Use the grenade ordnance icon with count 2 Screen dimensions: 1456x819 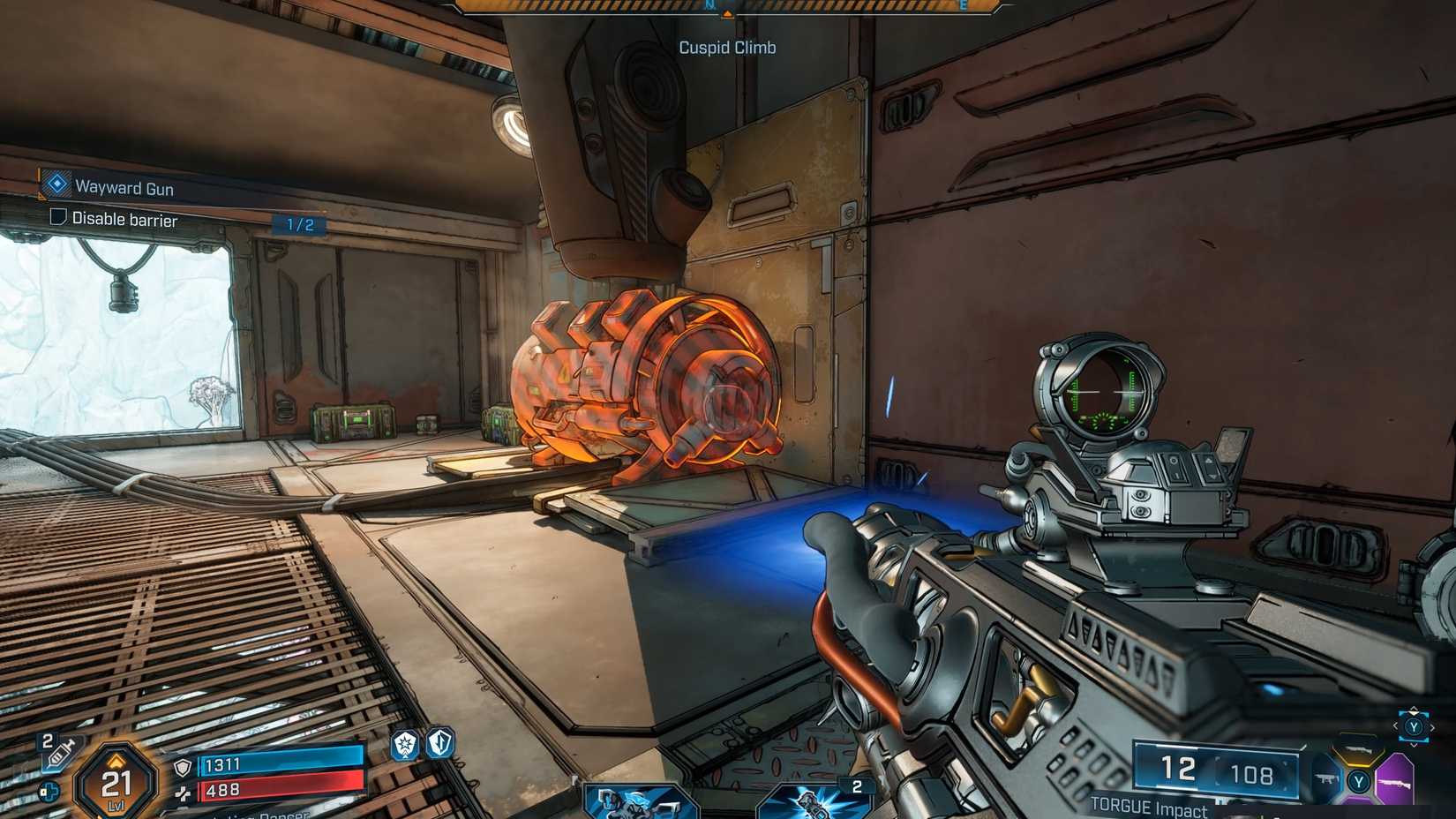click(812, 801)
